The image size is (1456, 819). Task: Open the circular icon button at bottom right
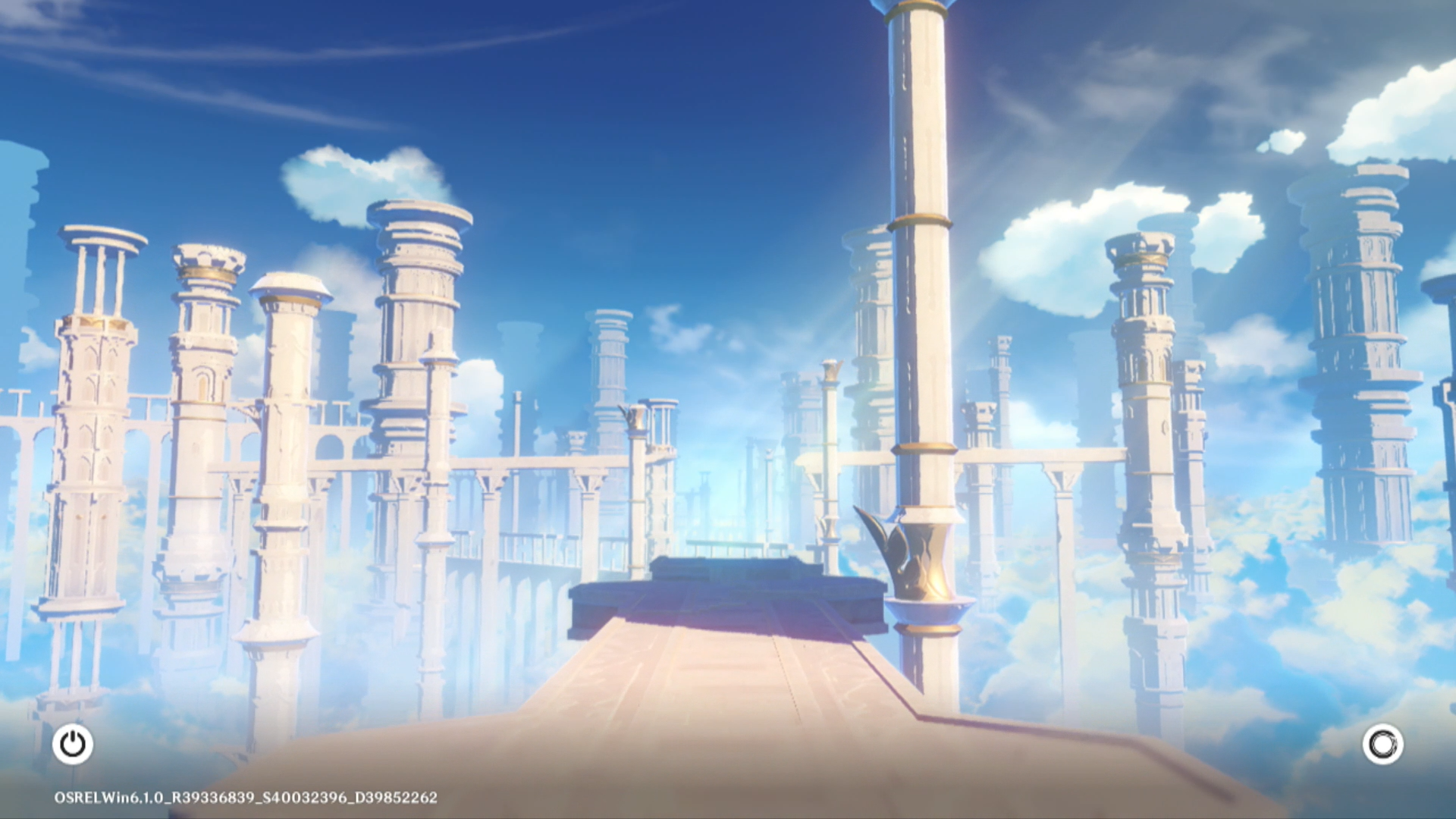[1382, 744]
